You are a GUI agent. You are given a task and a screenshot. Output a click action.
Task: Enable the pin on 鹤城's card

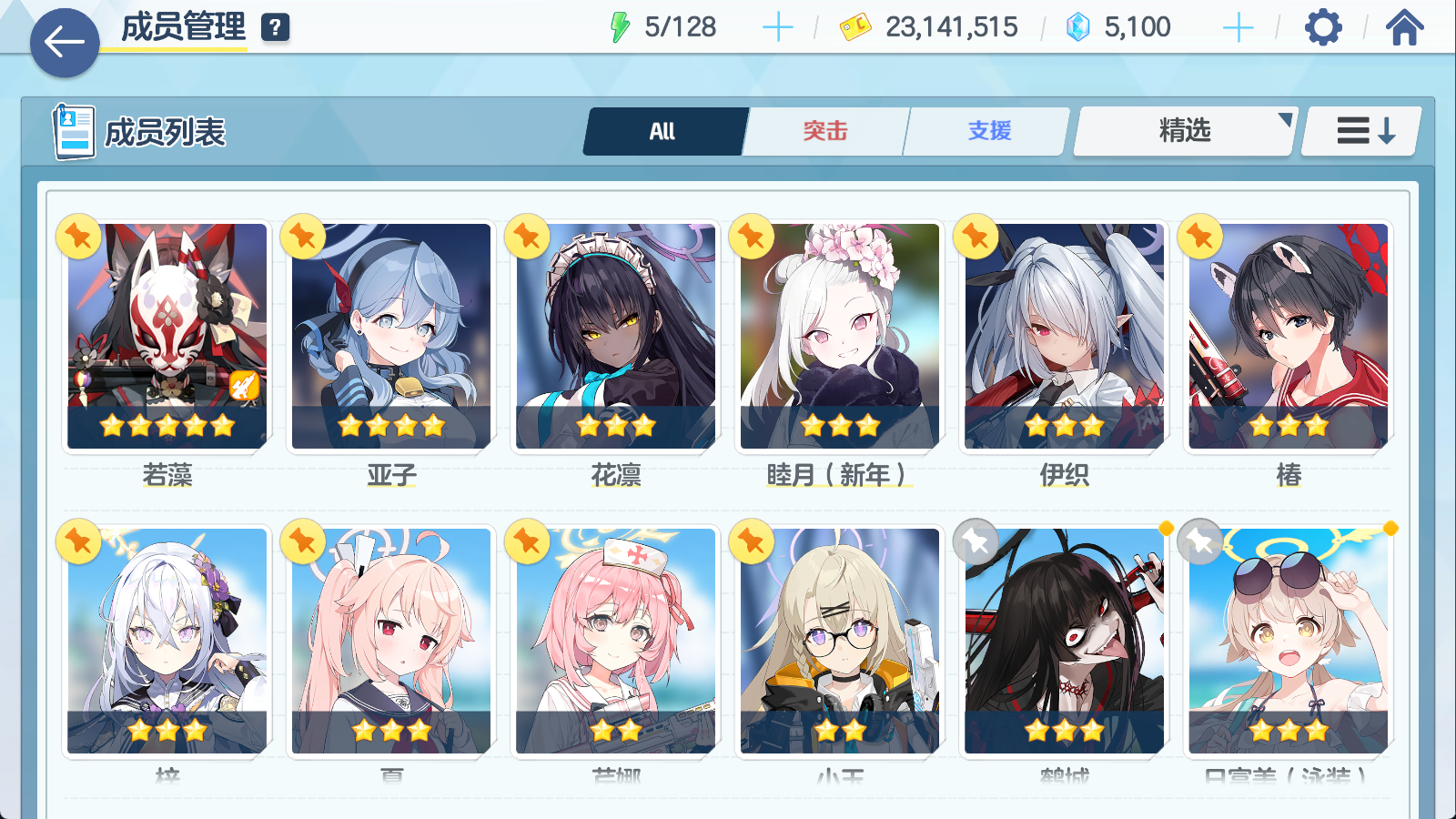976,541
